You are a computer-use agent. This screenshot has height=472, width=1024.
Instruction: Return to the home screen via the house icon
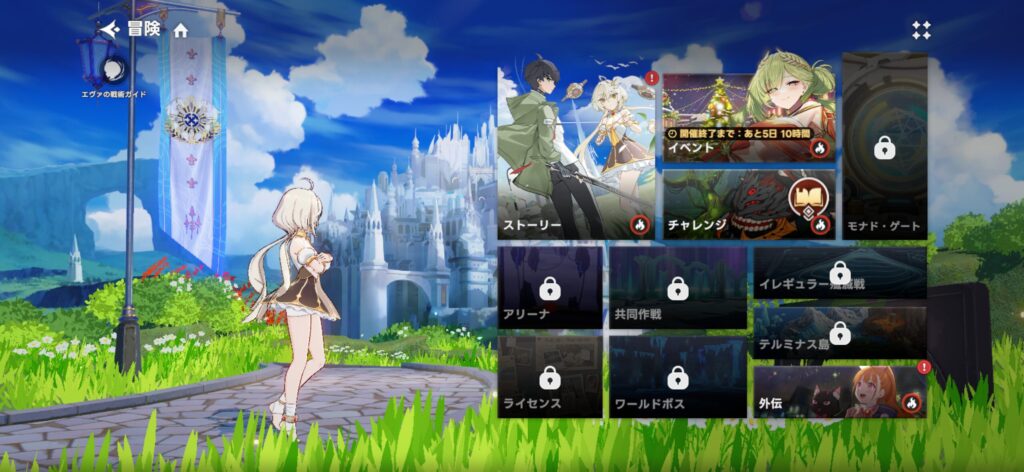tap(181, 30)
